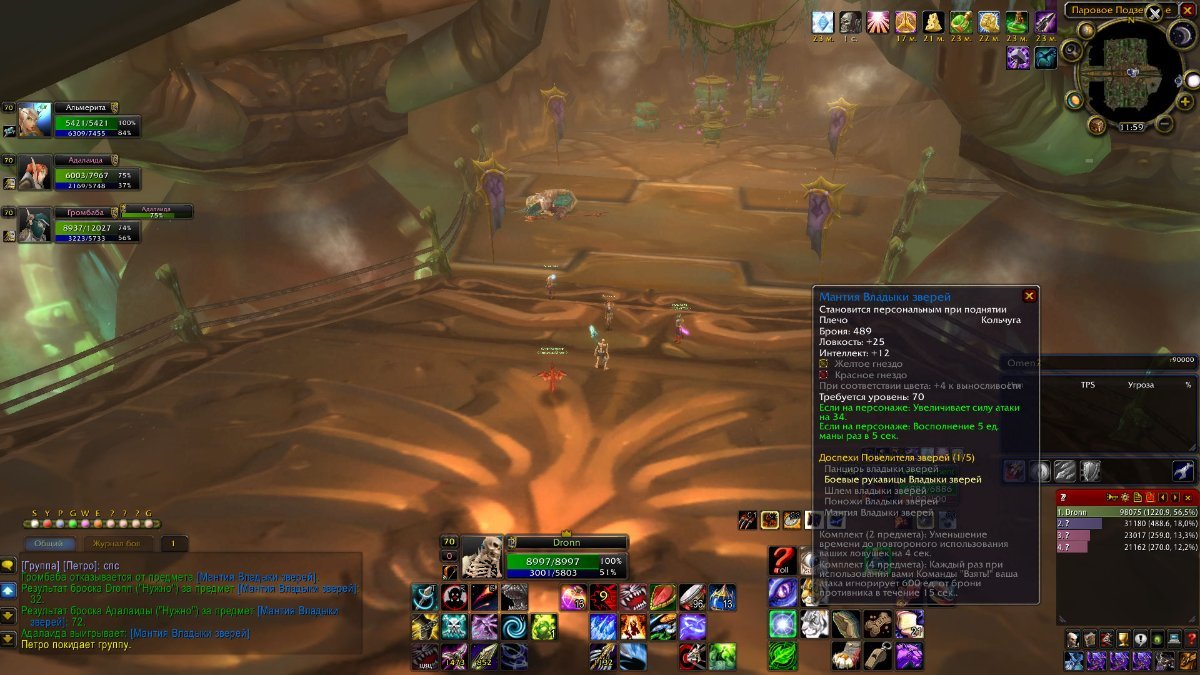The height and width of the screenshot is (675, 1200).
Task: Open the chat menu speech bubble button
Action: tap(9, 566)
